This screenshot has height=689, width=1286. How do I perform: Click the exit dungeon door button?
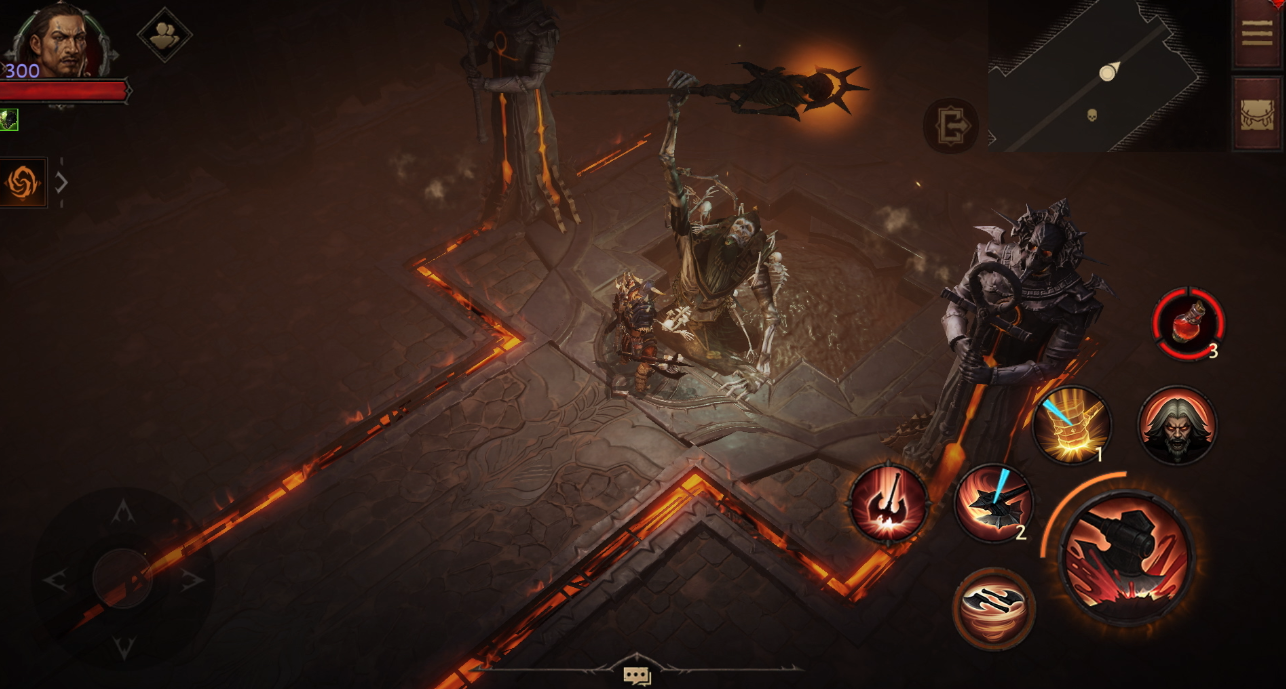[x=950, y=126]
